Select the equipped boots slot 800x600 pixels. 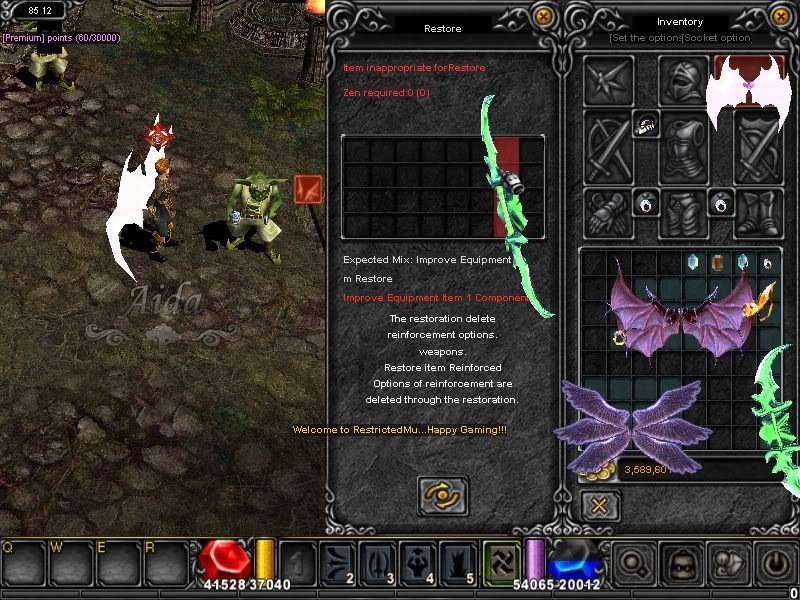pos(759,211)
